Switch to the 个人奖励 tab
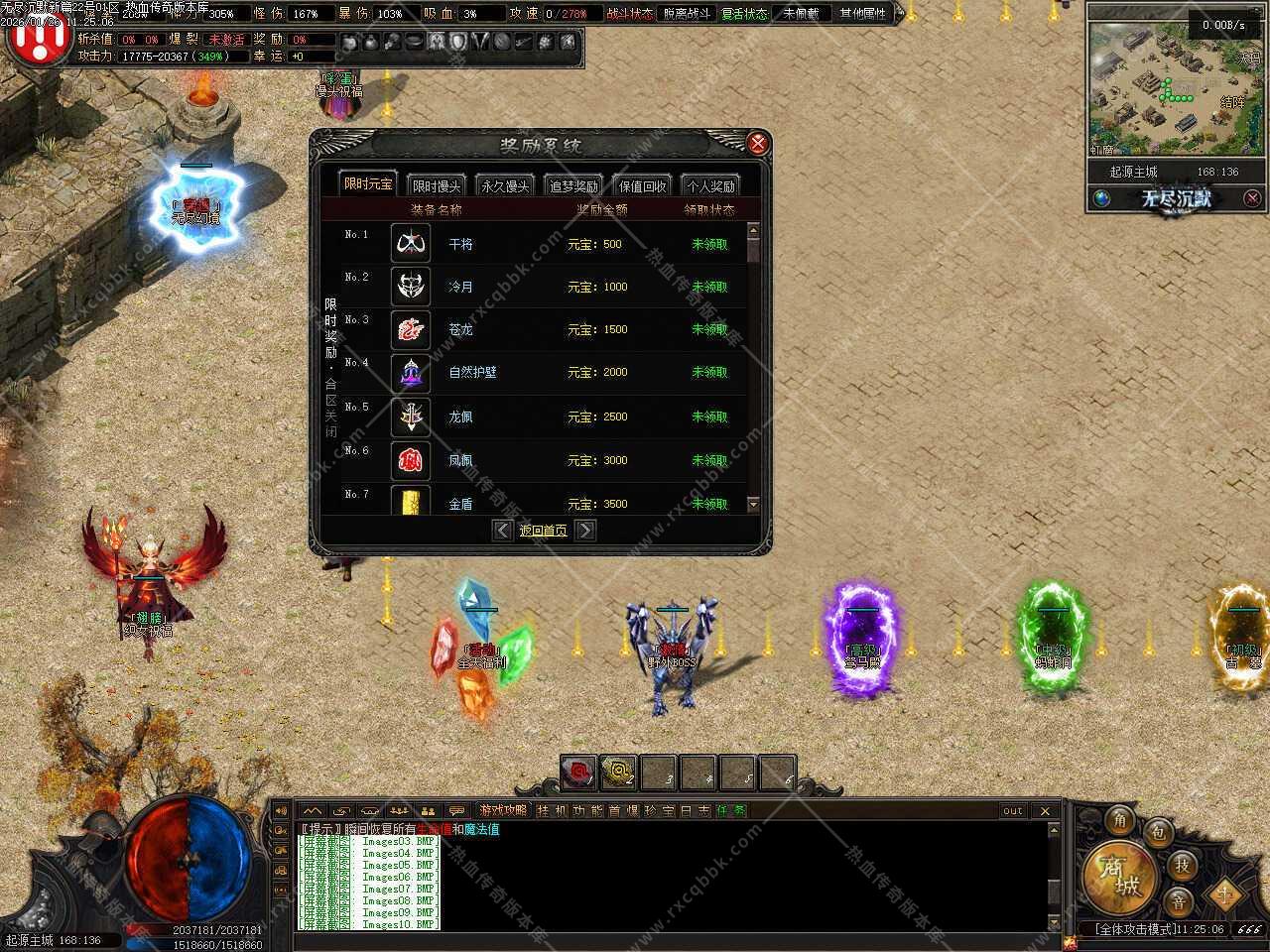The height and width of the screenshot is (952, 1270). point(711,186)
